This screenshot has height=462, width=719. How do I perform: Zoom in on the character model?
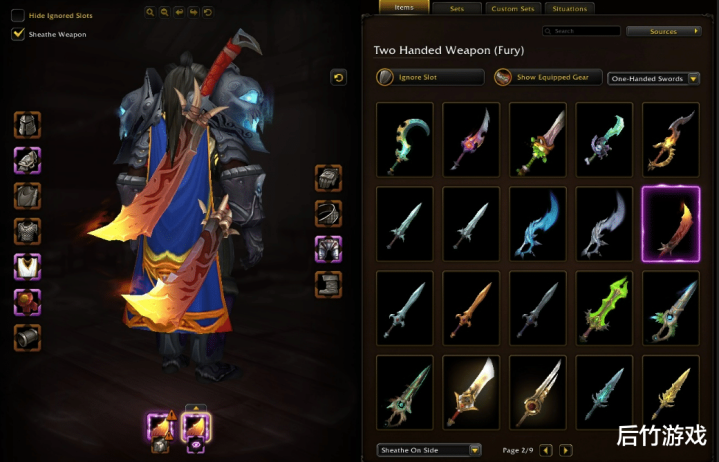(149, 12)
